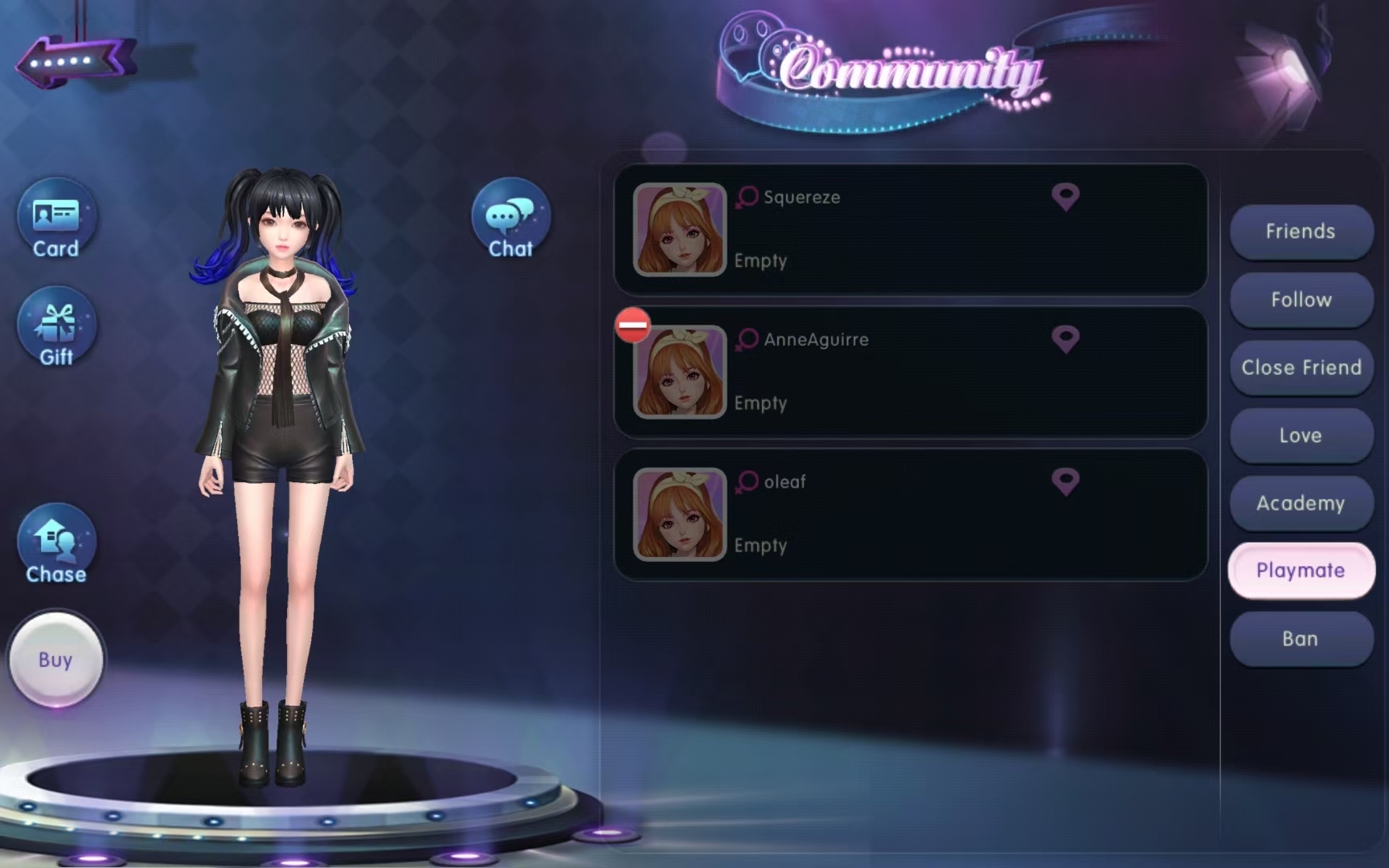Tap the location pin beside oleaf
The image size is (1389, 868).
pos(1065,481)
